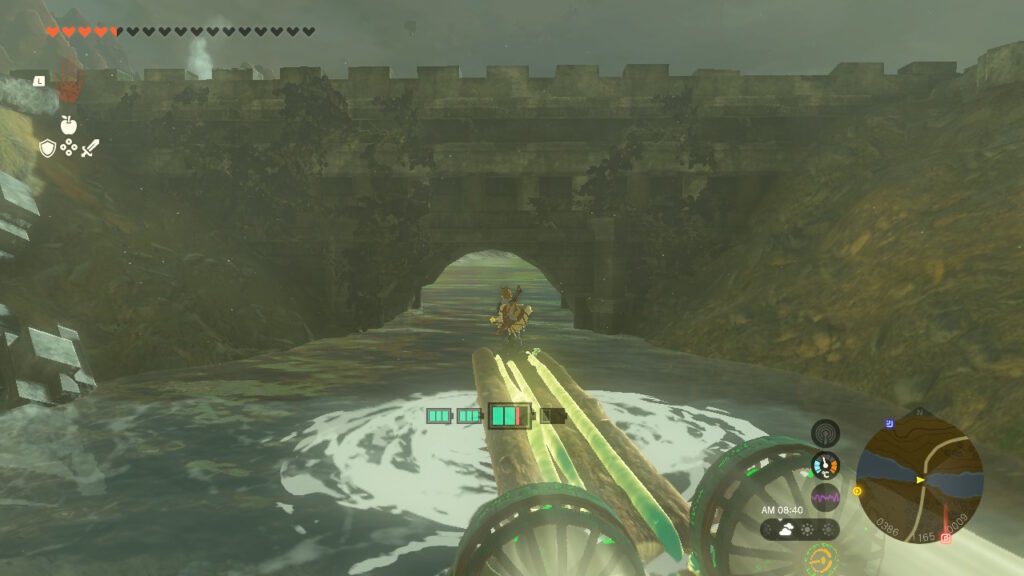Select the shield quick-swap icon
This screenshot has width=1024, height=576.
tap(47, 148)
